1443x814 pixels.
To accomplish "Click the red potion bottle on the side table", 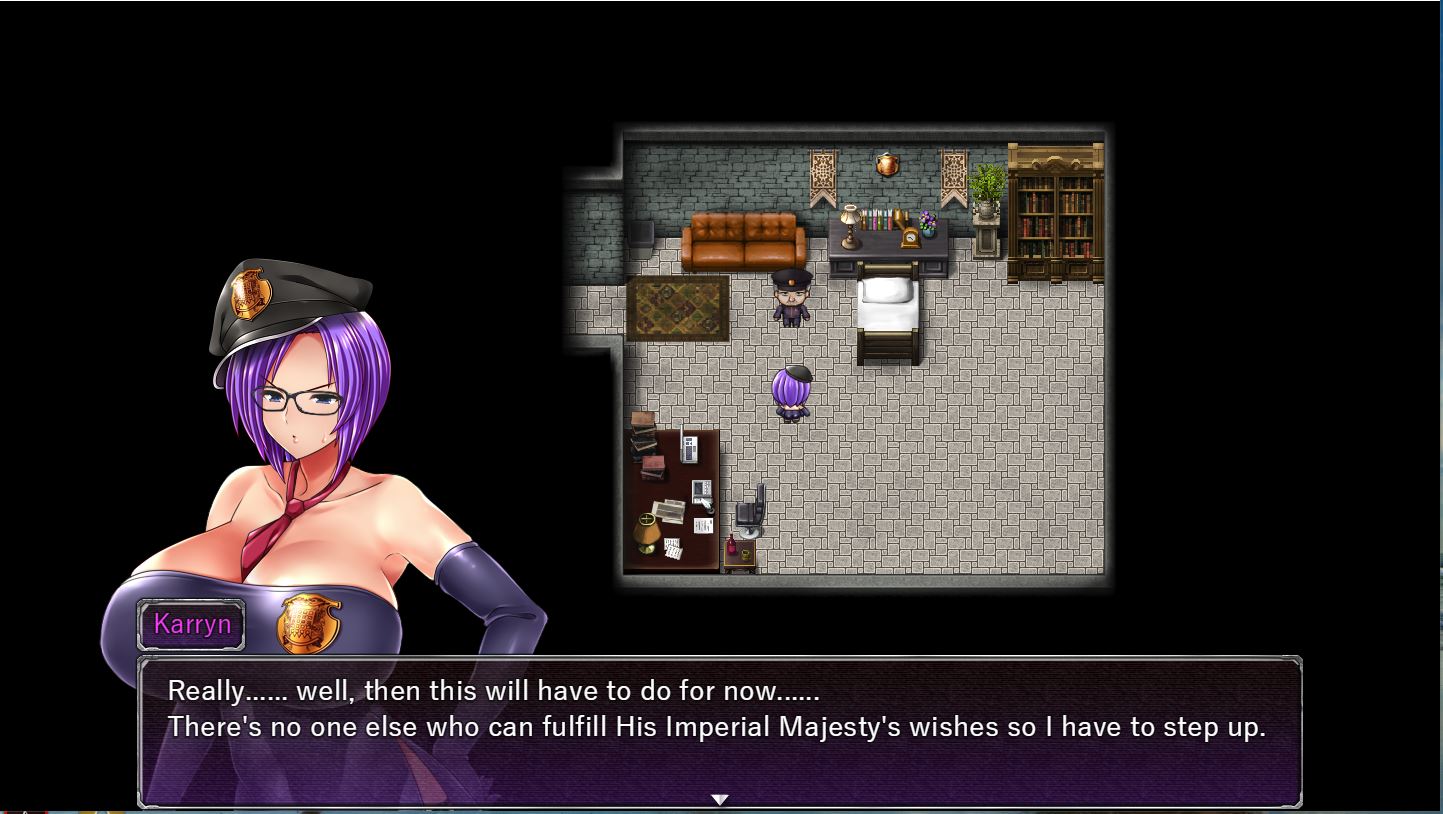I will point(731,545).
